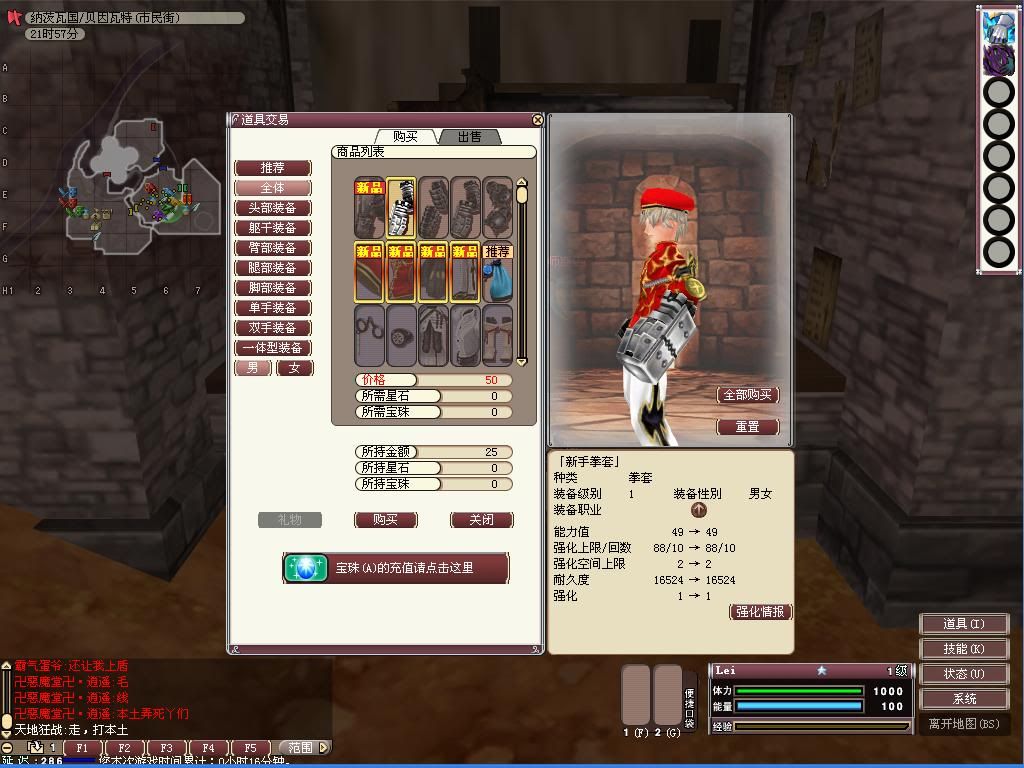Open the 购买 (buy) tab

(406, 136)
